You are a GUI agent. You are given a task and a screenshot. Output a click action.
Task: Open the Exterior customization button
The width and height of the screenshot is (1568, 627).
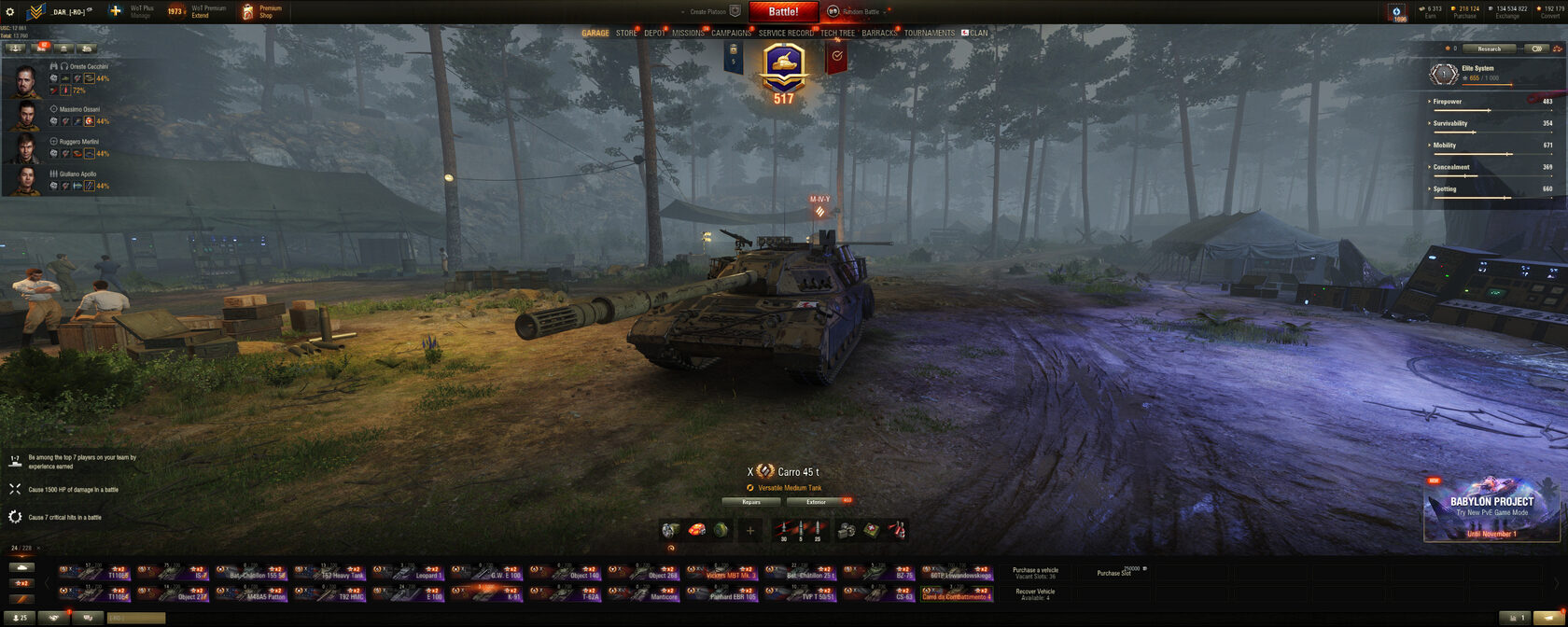coord(817,502)
